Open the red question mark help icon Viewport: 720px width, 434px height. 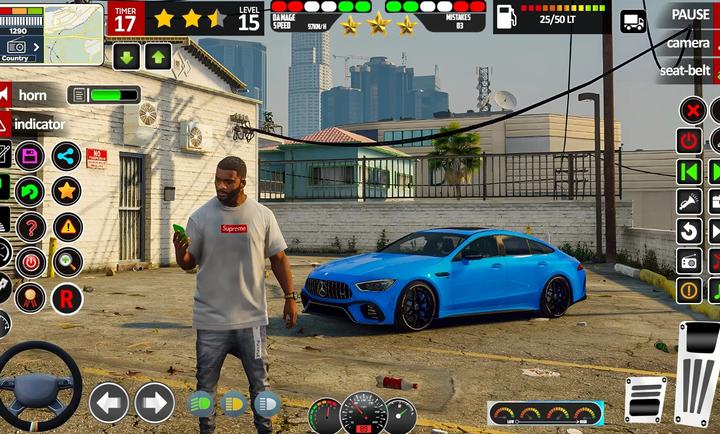coord(31,227)
